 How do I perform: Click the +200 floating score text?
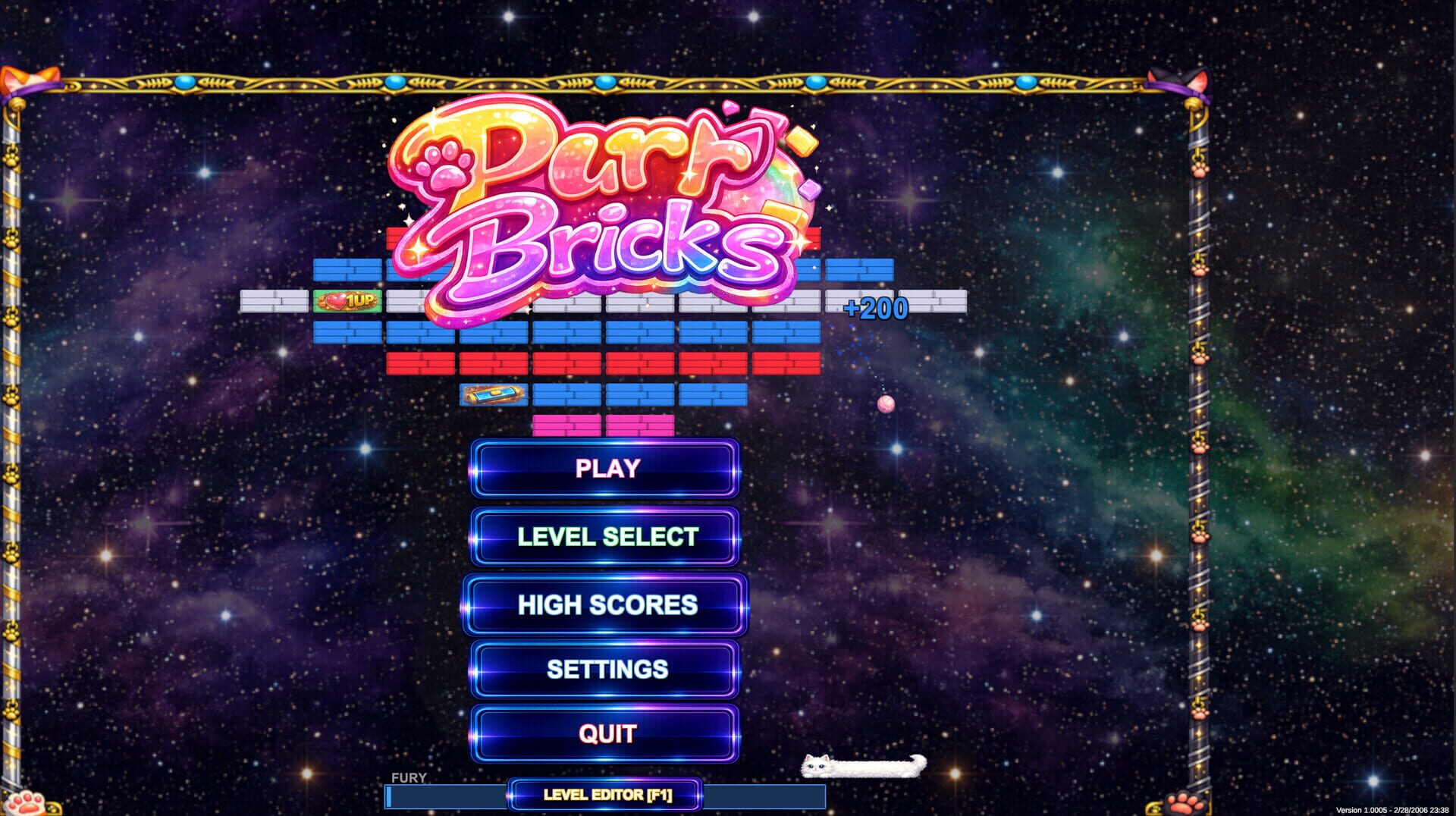tap(875, 308)
